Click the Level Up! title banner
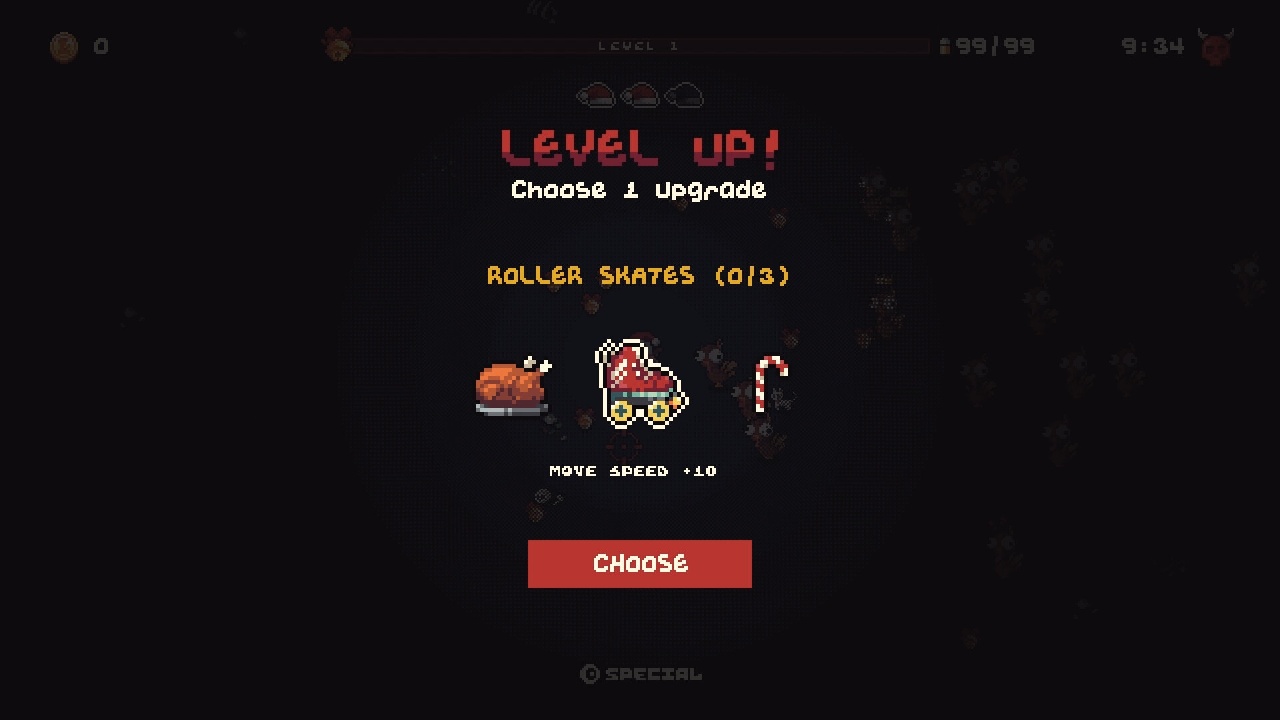This screenshot has width=1280, height=720. pyautogui.click(x=639, y=145)
